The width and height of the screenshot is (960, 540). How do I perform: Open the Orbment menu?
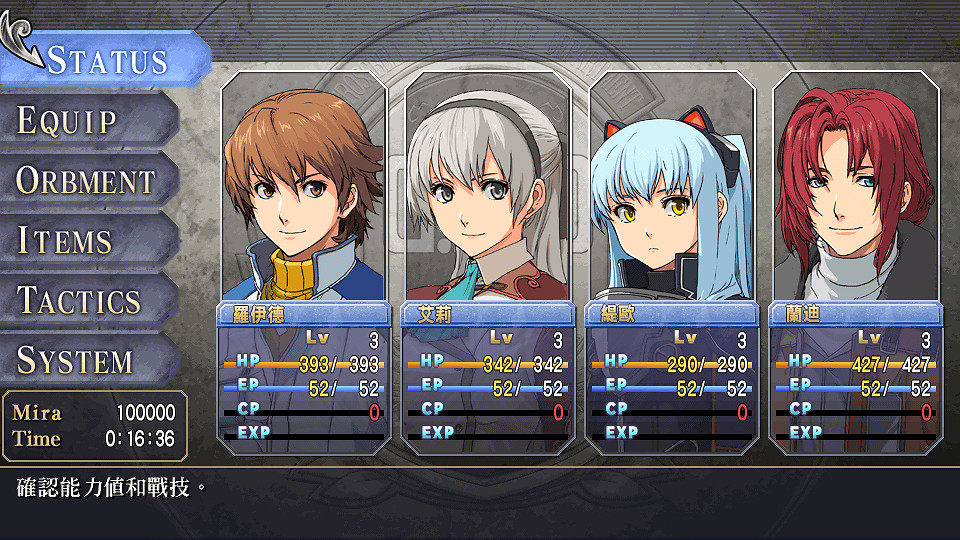coord(86,181)
